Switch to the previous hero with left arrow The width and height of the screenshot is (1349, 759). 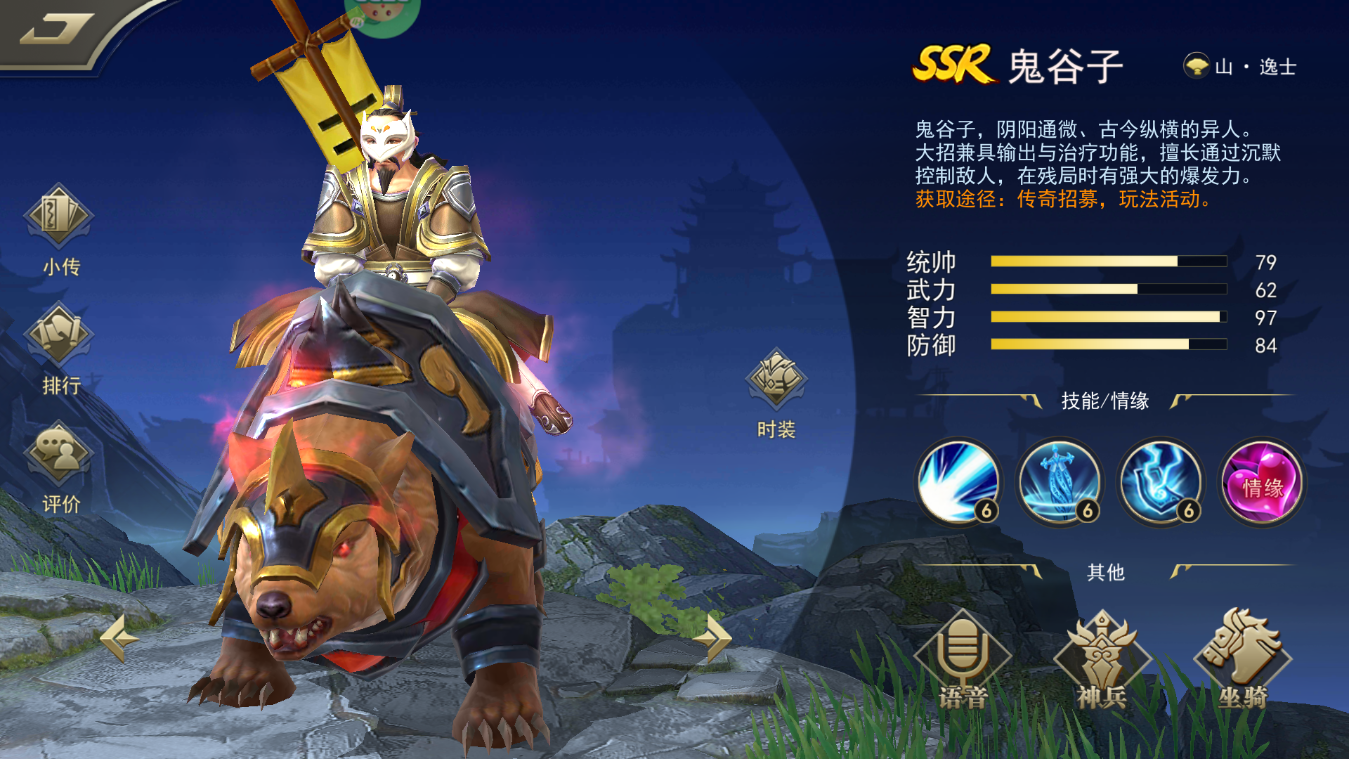[118, 637]
